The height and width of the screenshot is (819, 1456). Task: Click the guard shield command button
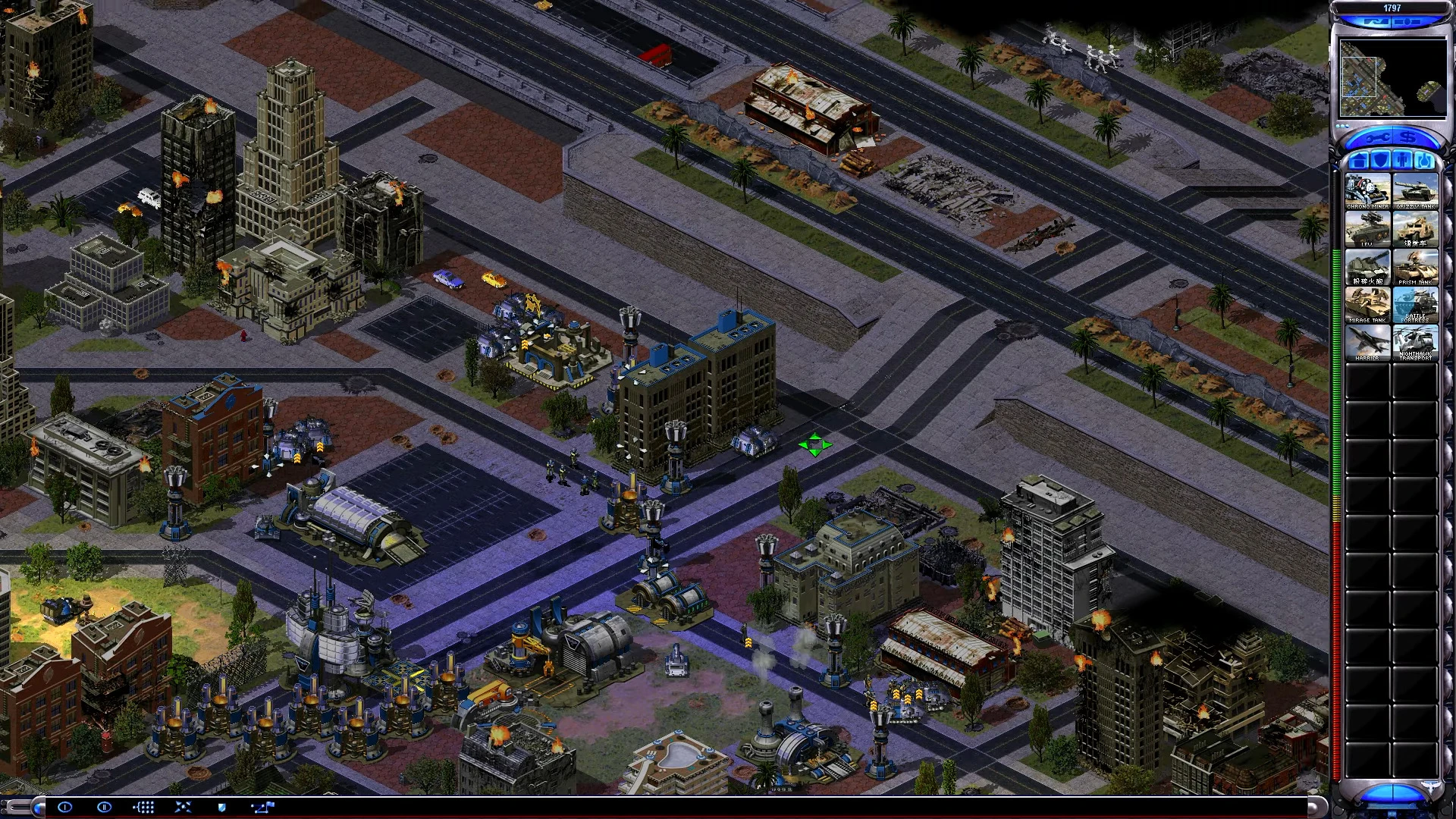[221, 807]
